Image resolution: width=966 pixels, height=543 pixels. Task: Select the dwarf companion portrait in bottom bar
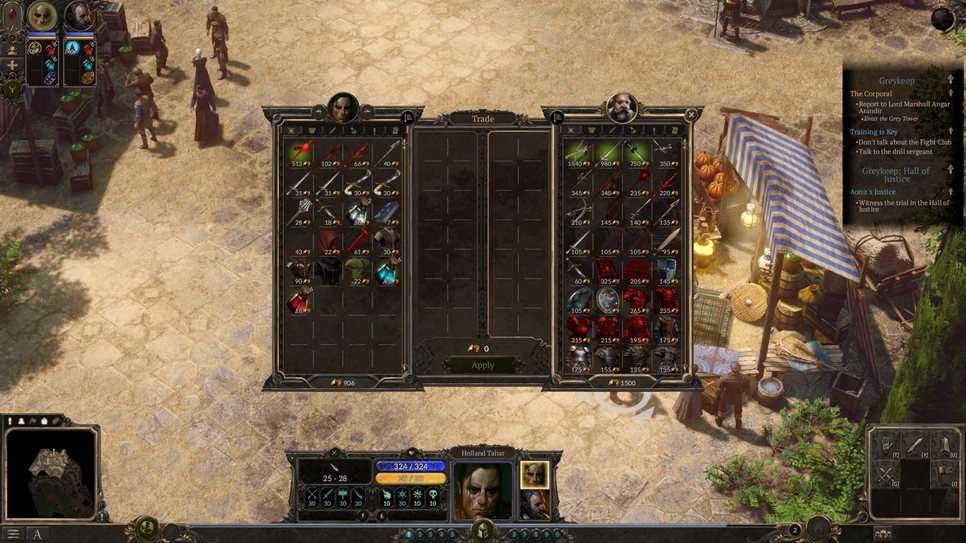[x=534, y=504]
